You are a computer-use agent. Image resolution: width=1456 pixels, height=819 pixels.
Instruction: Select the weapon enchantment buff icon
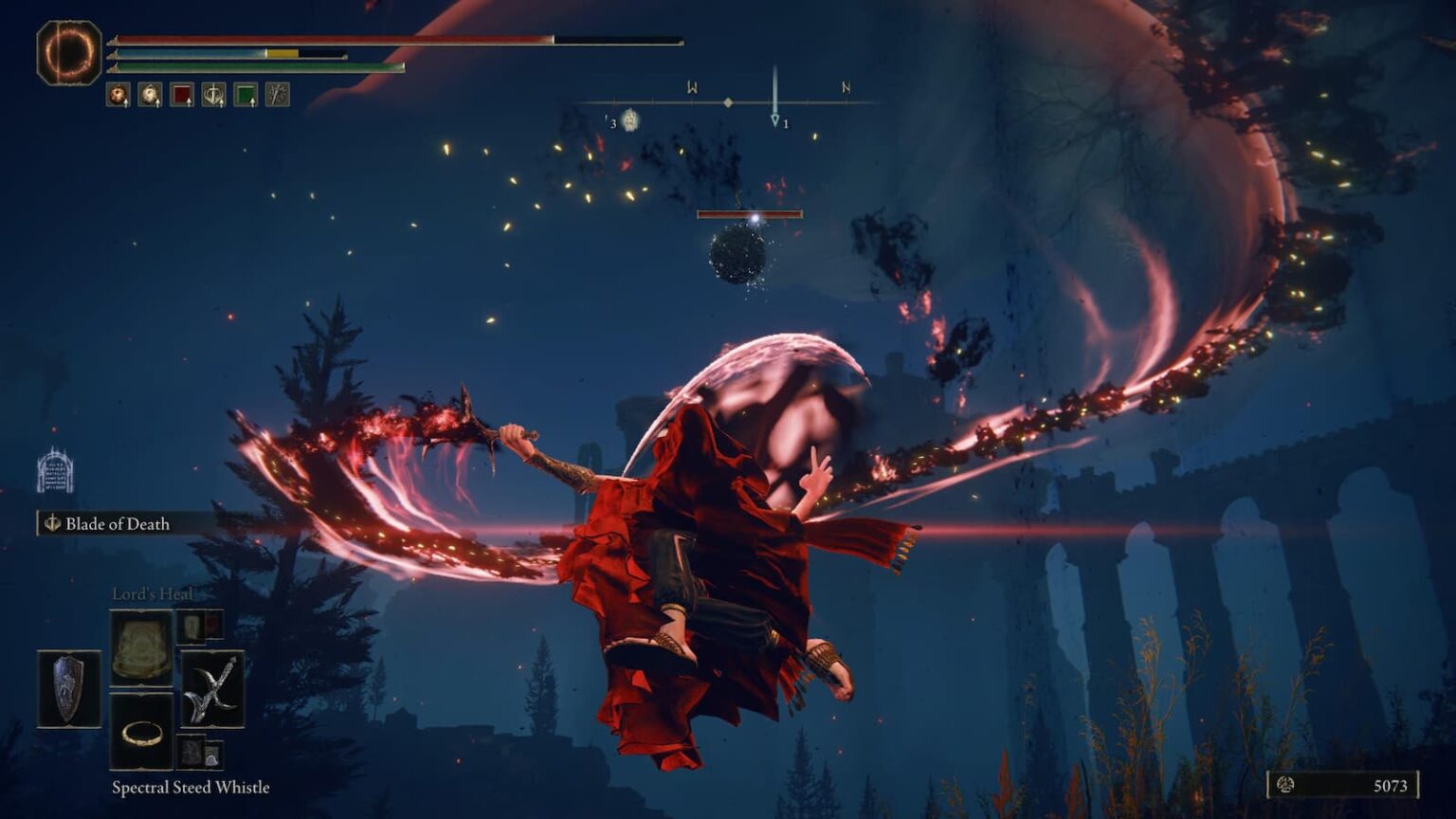[x=278, y=95]
